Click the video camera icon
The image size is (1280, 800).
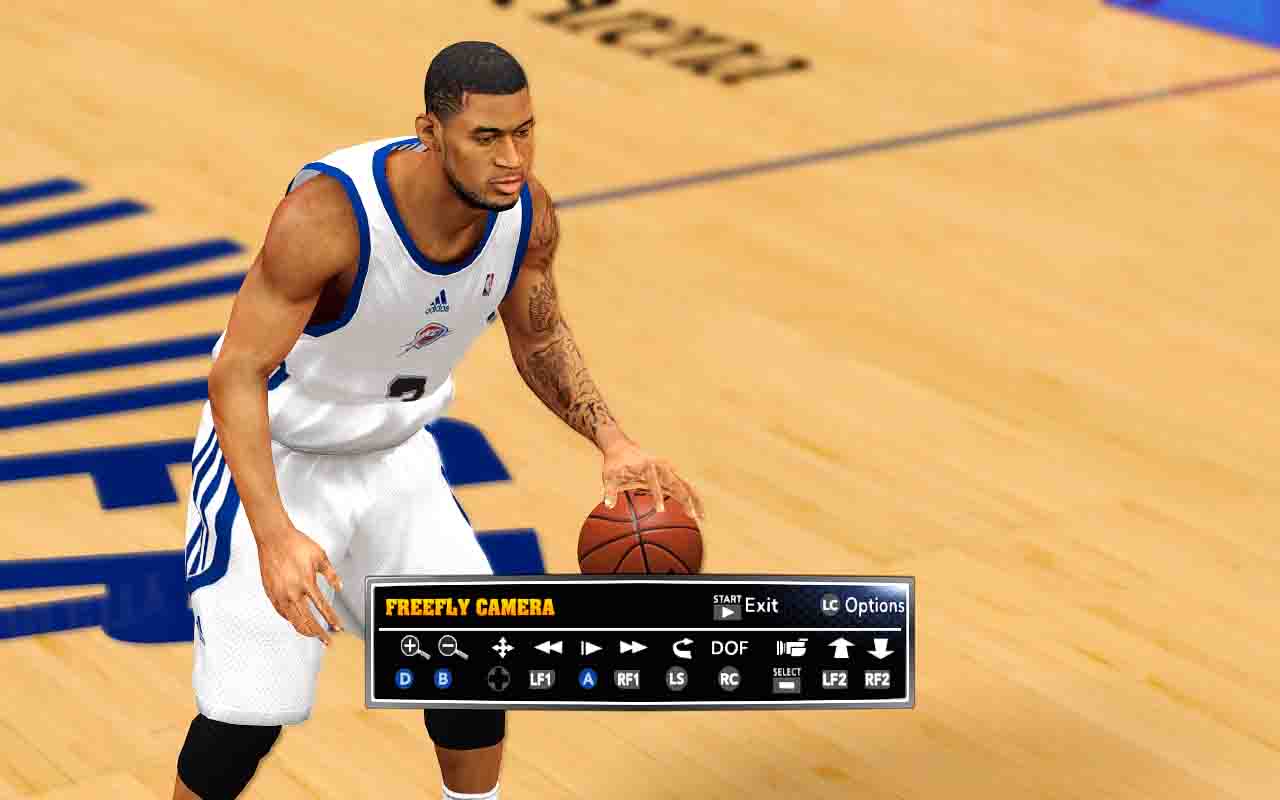pyautogui.click(x=791, y=647)
